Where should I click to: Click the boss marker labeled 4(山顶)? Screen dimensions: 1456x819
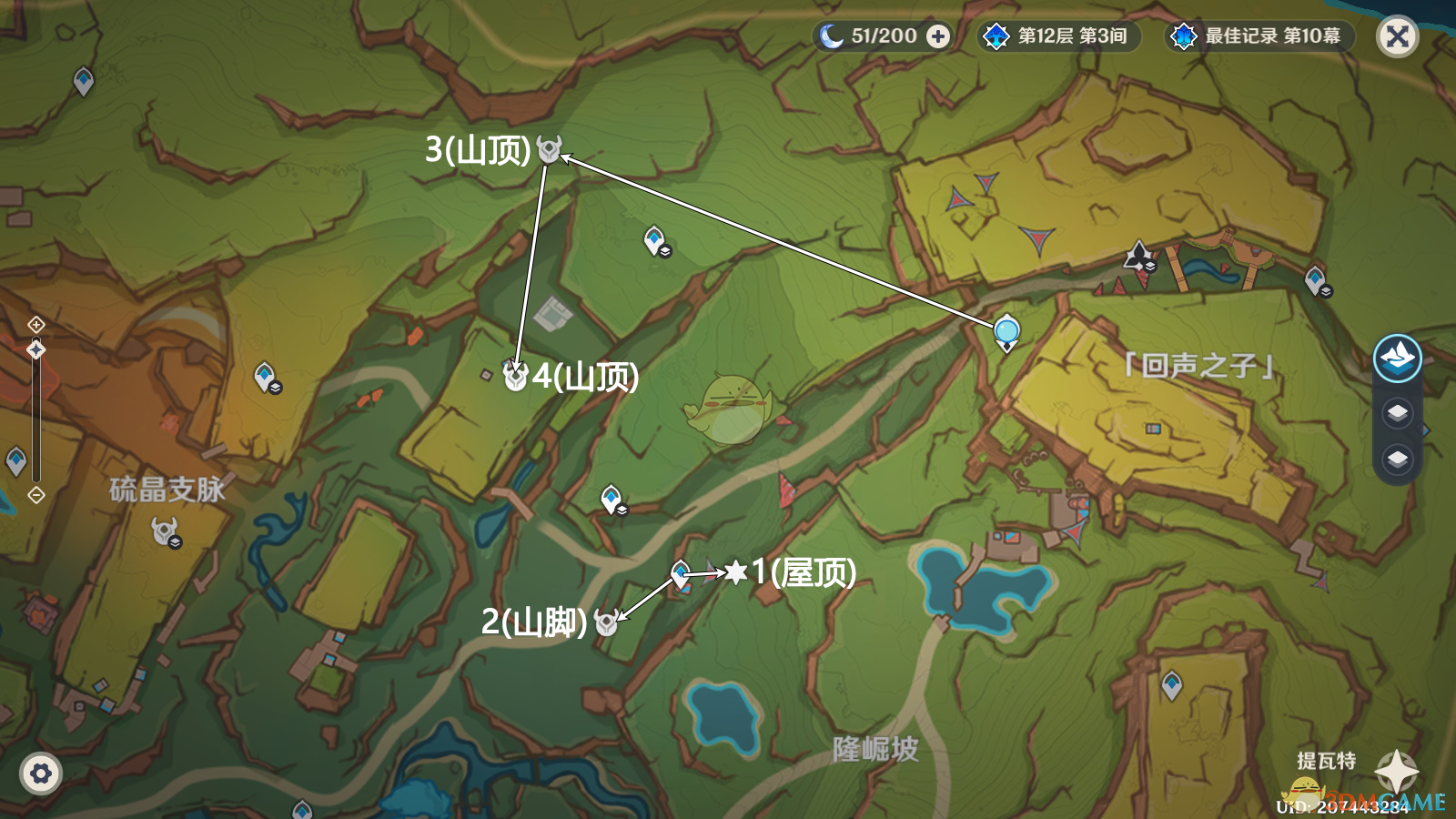tap(515, 376)
